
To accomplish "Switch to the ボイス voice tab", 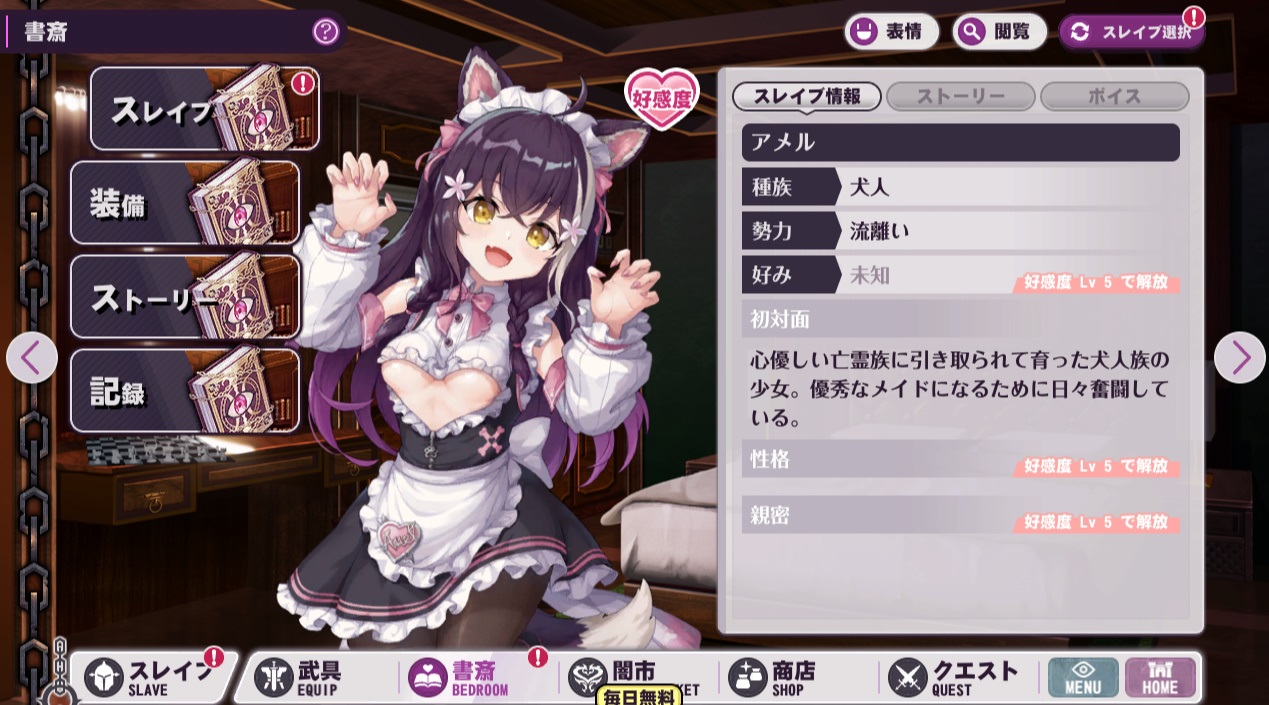I will 1115,96.
